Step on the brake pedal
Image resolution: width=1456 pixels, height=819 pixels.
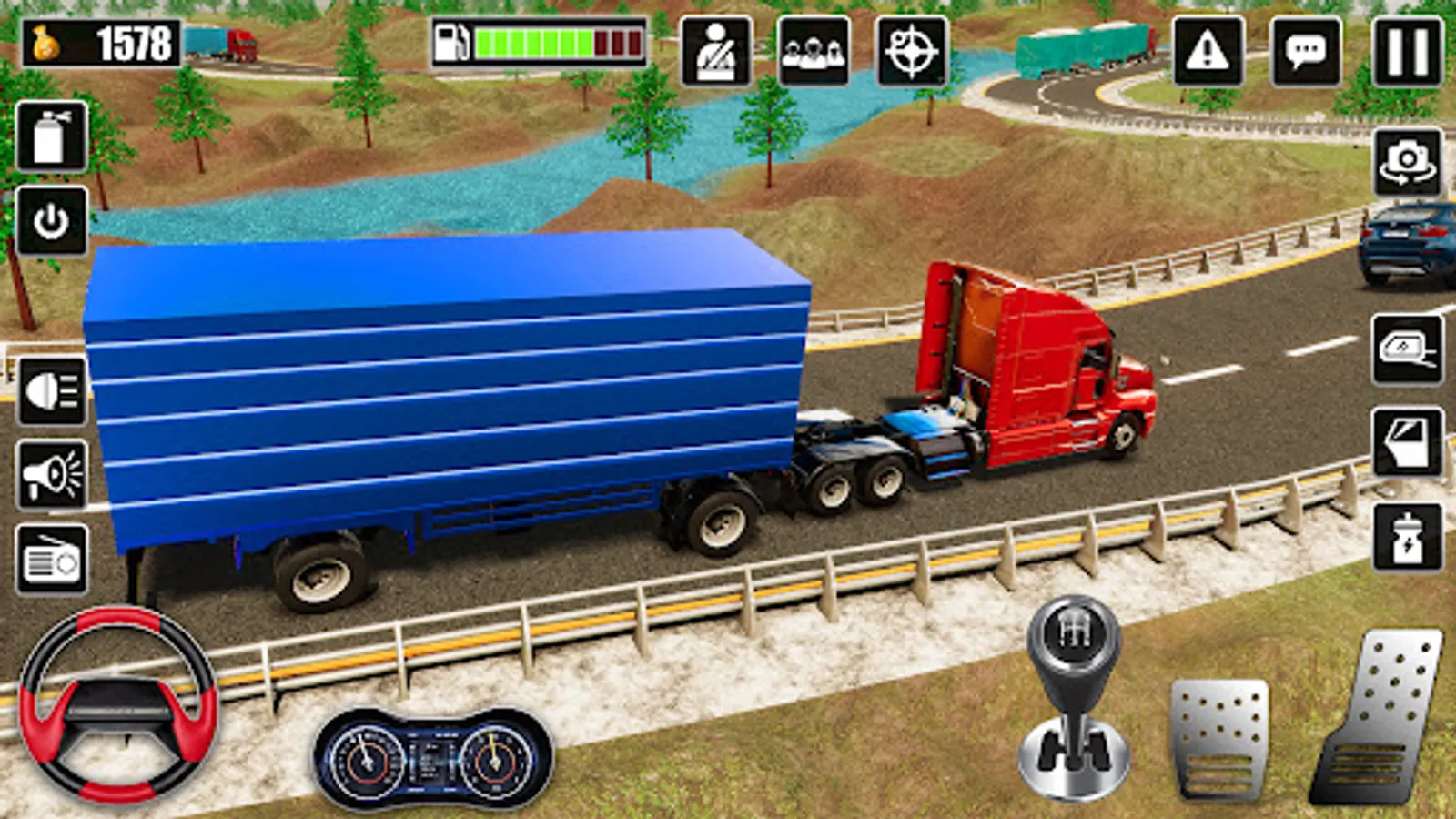1218,737
